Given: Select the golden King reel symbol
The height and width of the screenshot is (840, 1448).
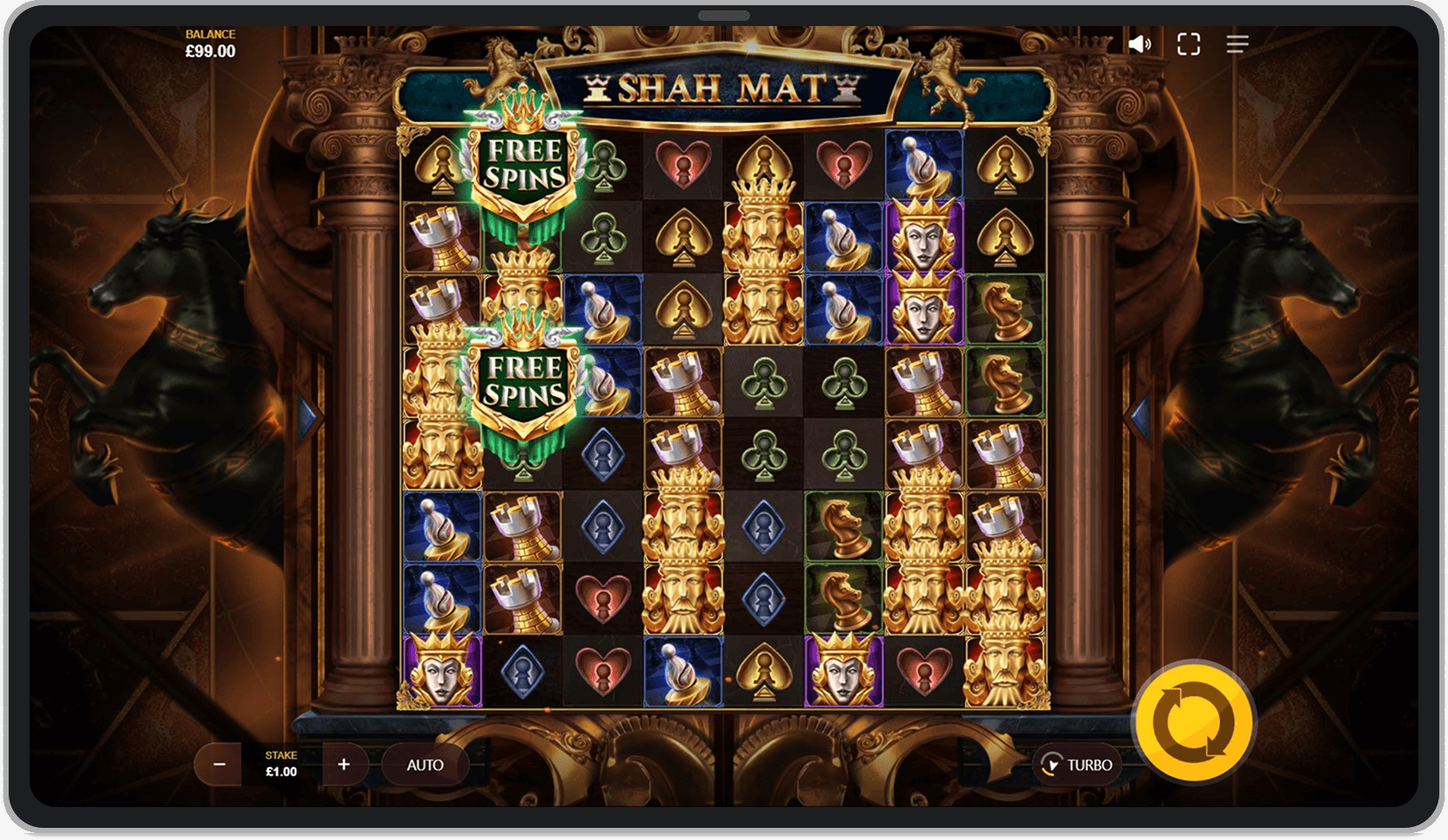Looking at the screenshot, I should 763,239.
